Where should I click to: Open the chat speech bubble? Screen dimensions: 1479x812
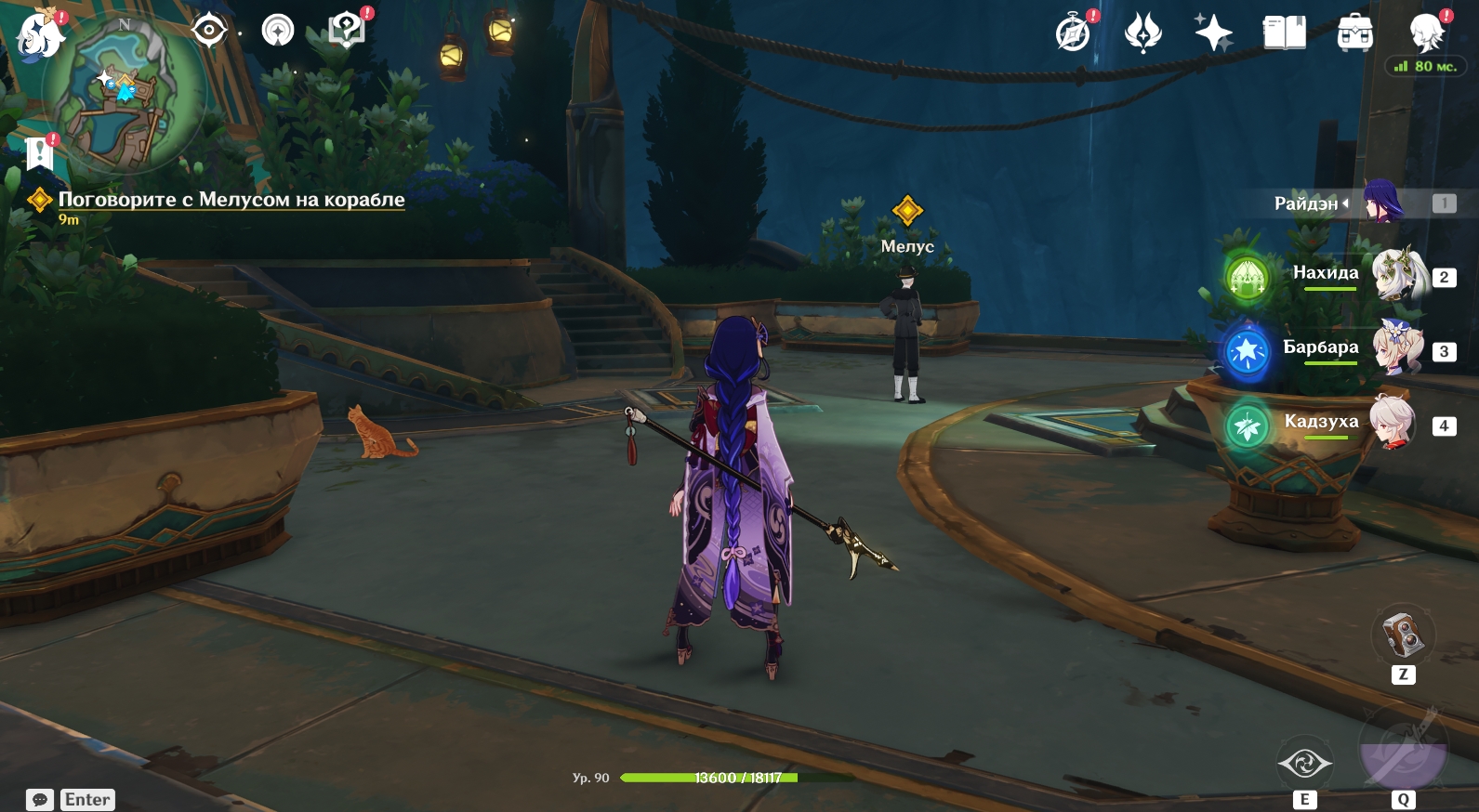coord(40,800)
